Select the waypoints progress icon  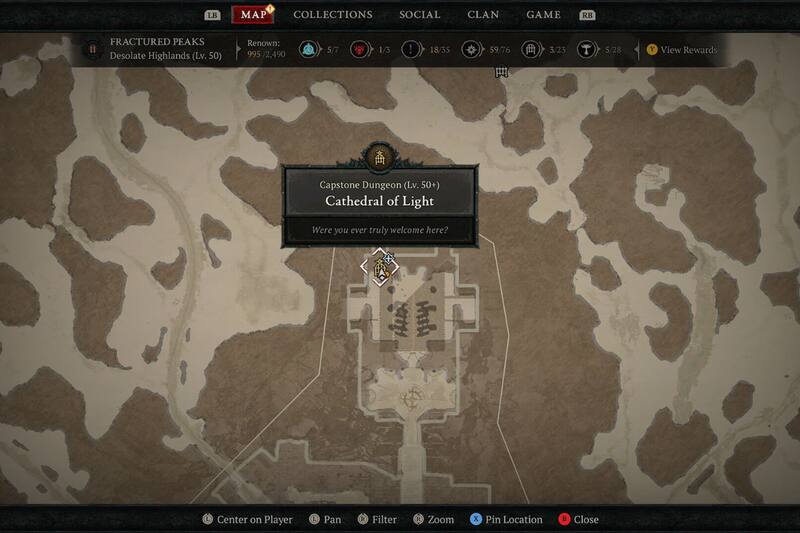(x=309, y=49)
